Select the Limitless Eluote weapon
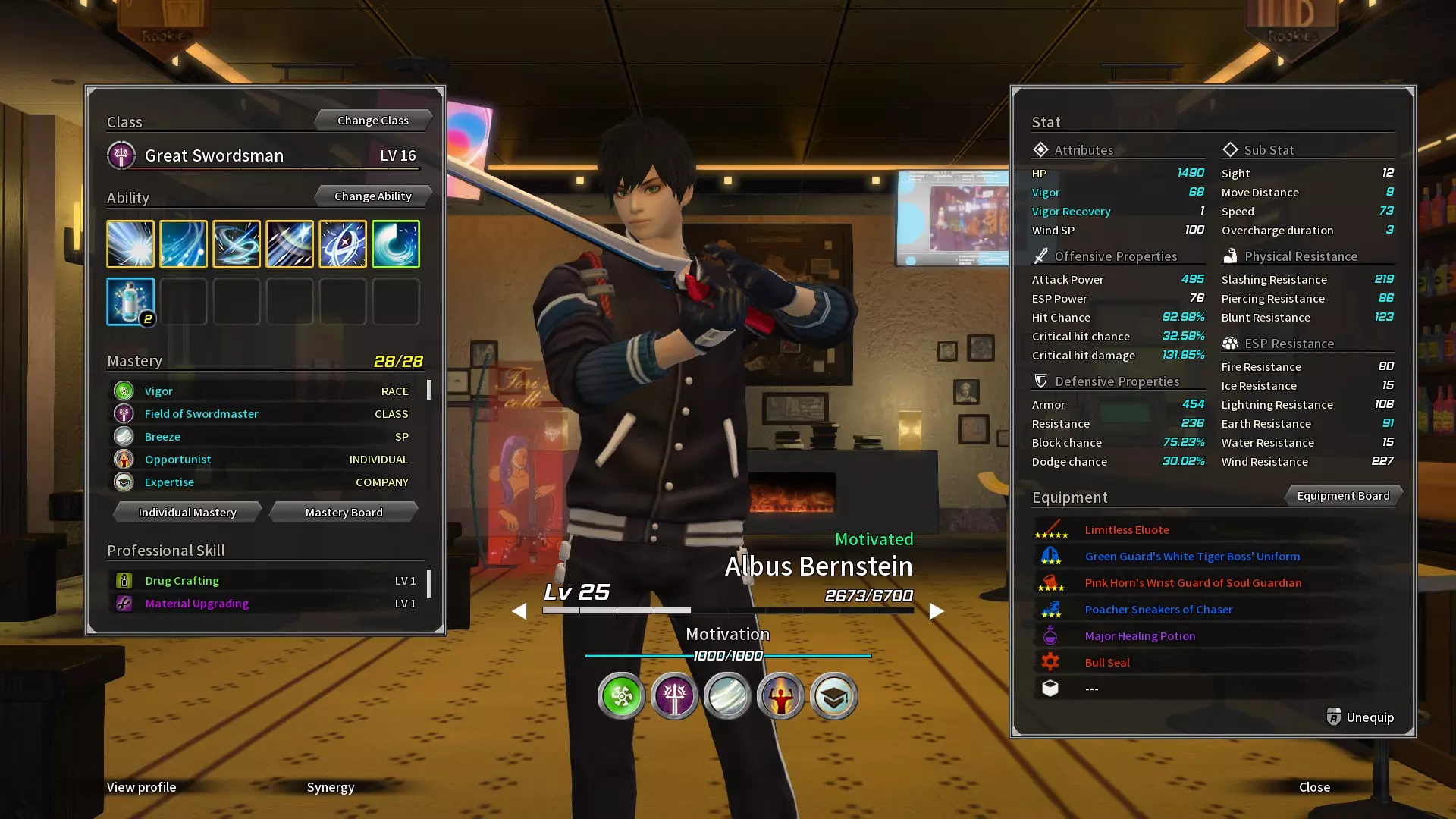The width and height of the screenshot is (1456, 819). (1127, 530)
